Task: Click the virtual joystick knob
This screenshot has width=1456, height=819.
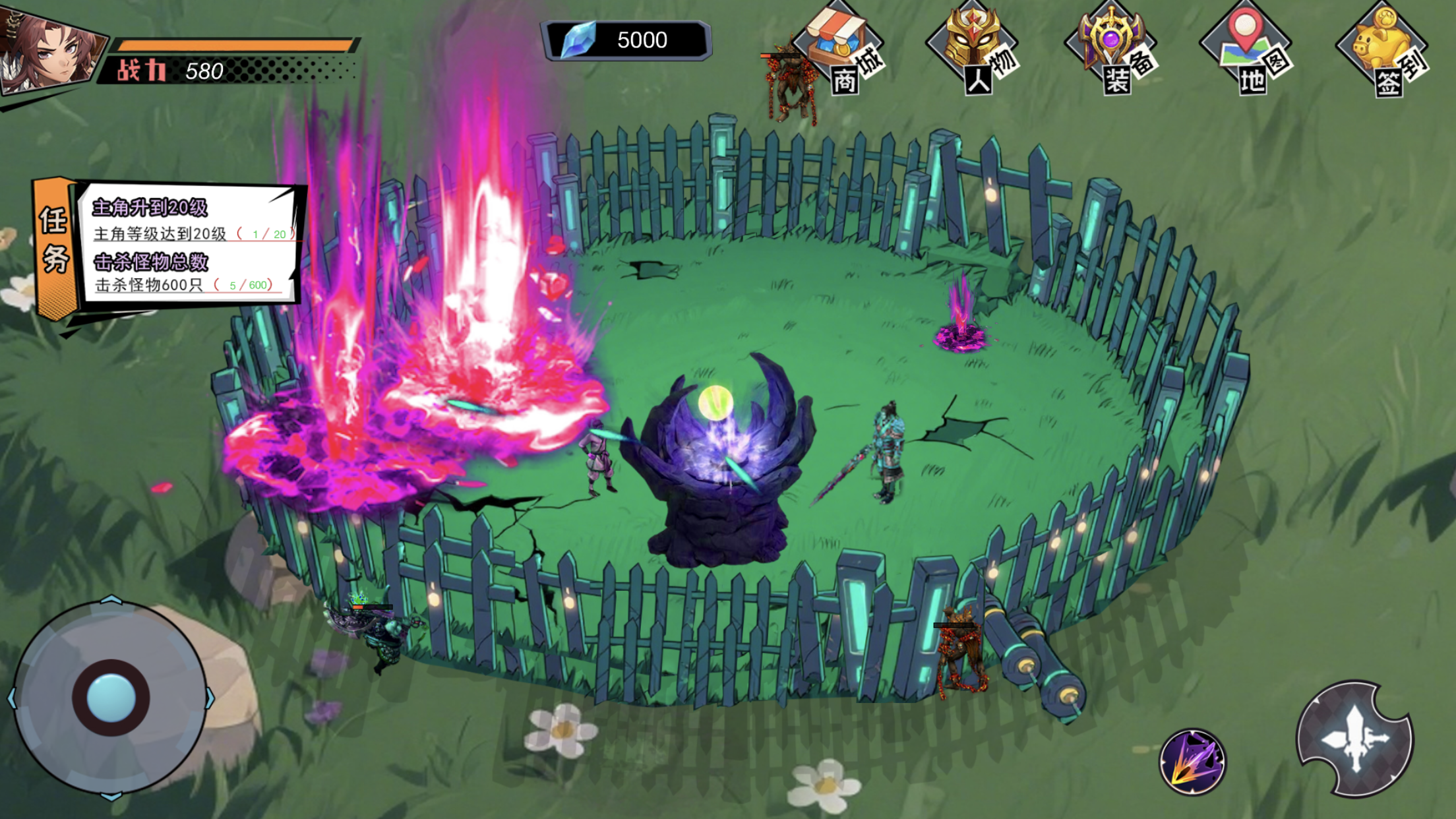Action: pos(111,698)
